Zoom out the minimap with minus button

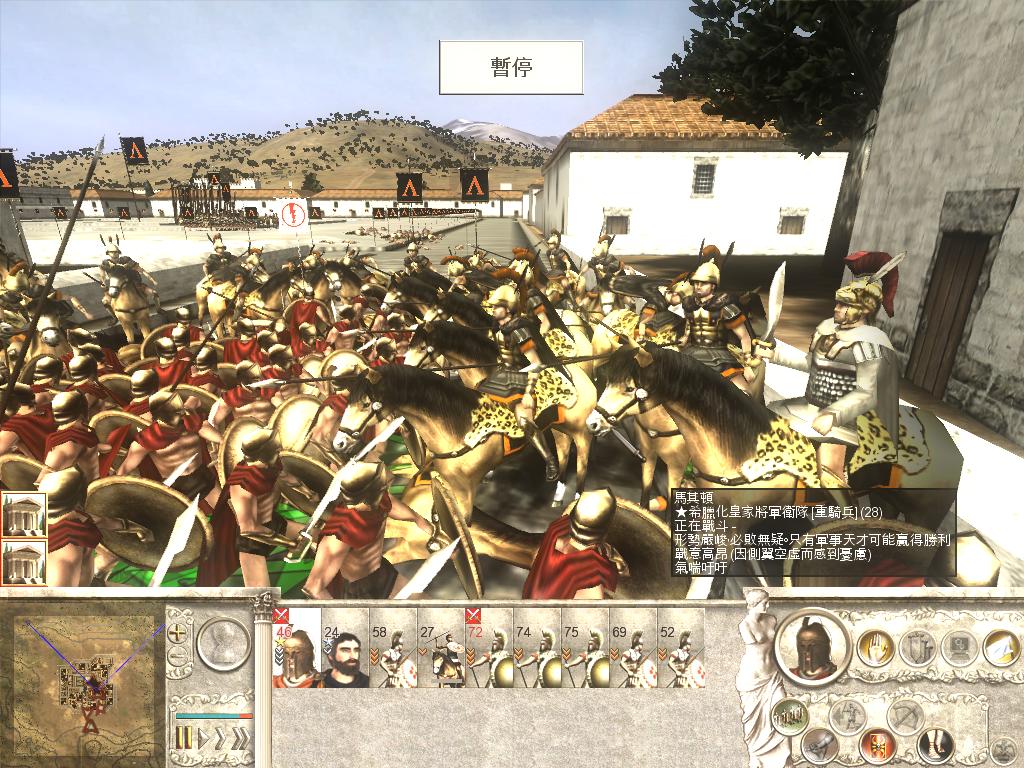pos(177,657)
